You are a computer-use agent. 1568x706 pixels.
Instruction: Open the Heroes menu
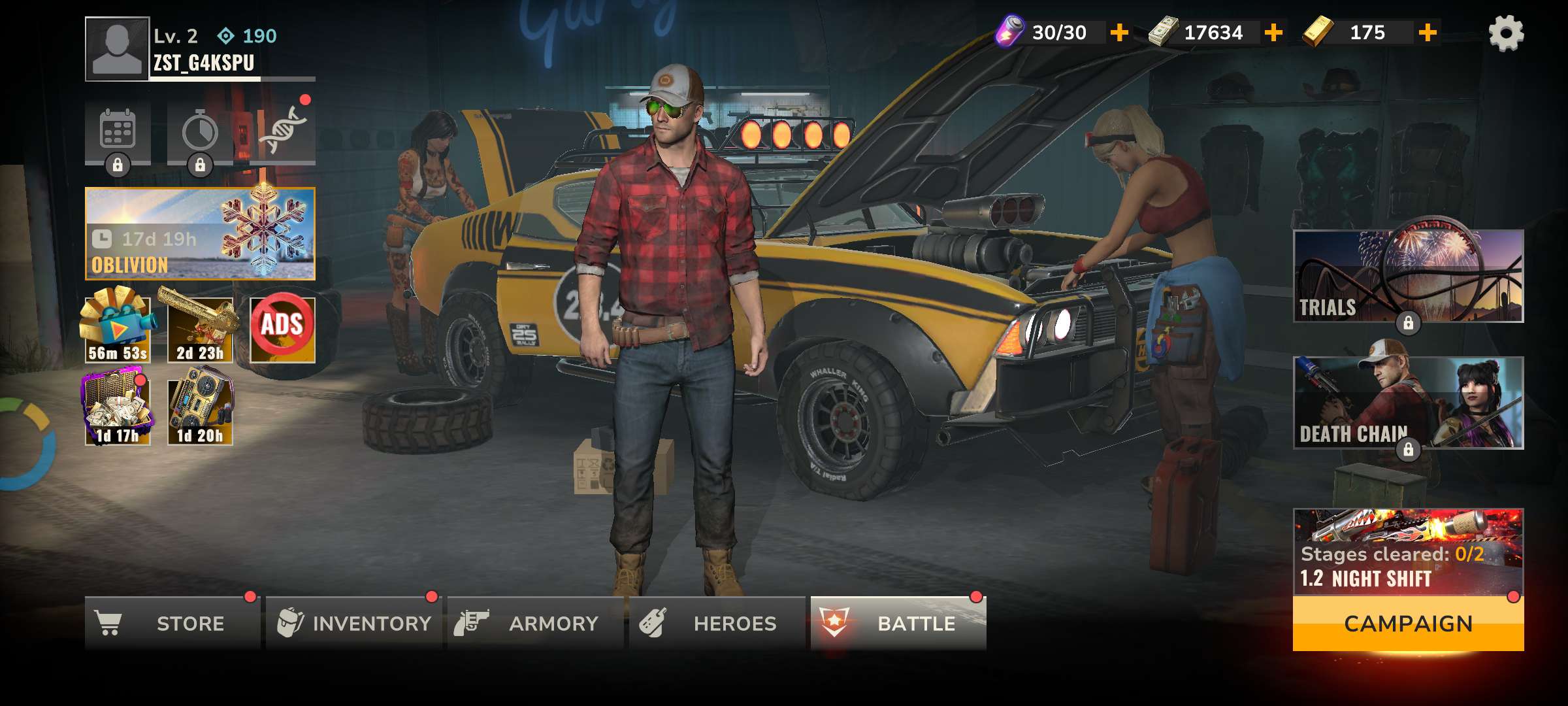tap(717, 624)
